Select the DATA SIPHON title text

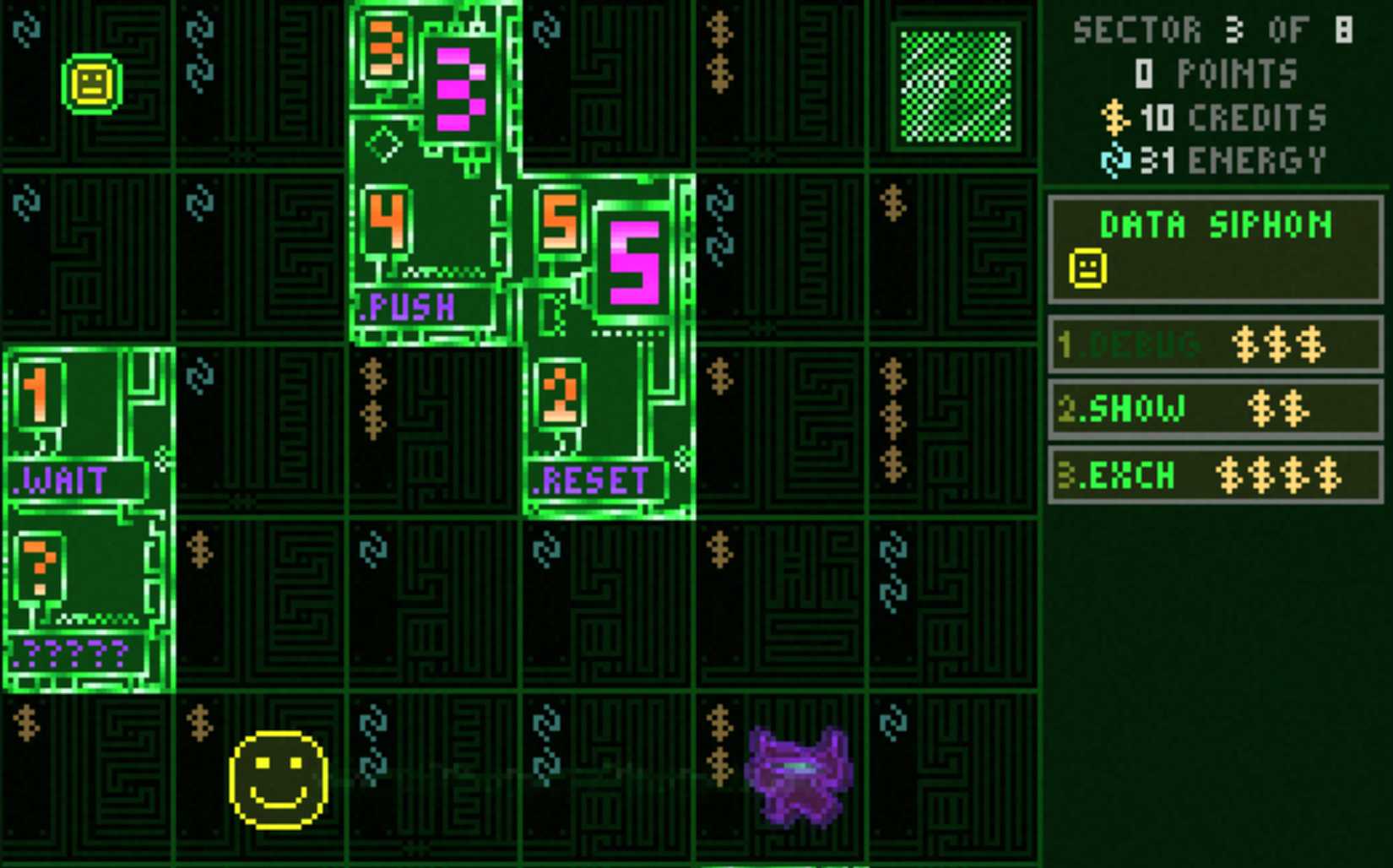coord(1216,225)
